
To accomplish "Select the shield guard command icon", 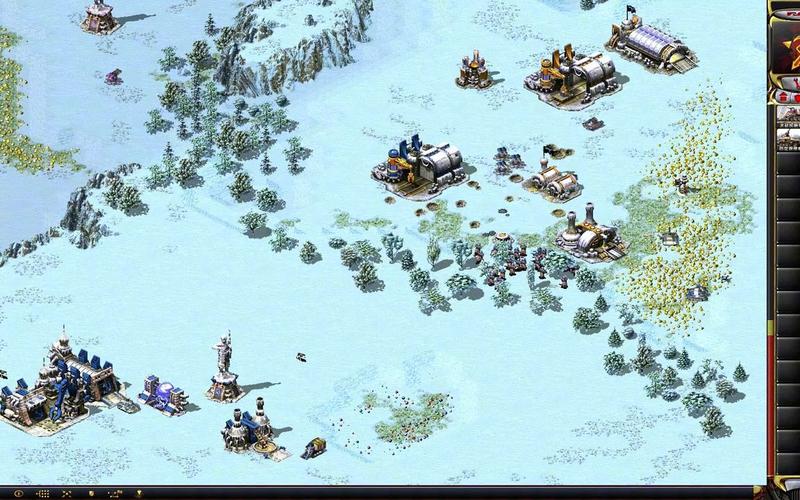I will [91, 493].
